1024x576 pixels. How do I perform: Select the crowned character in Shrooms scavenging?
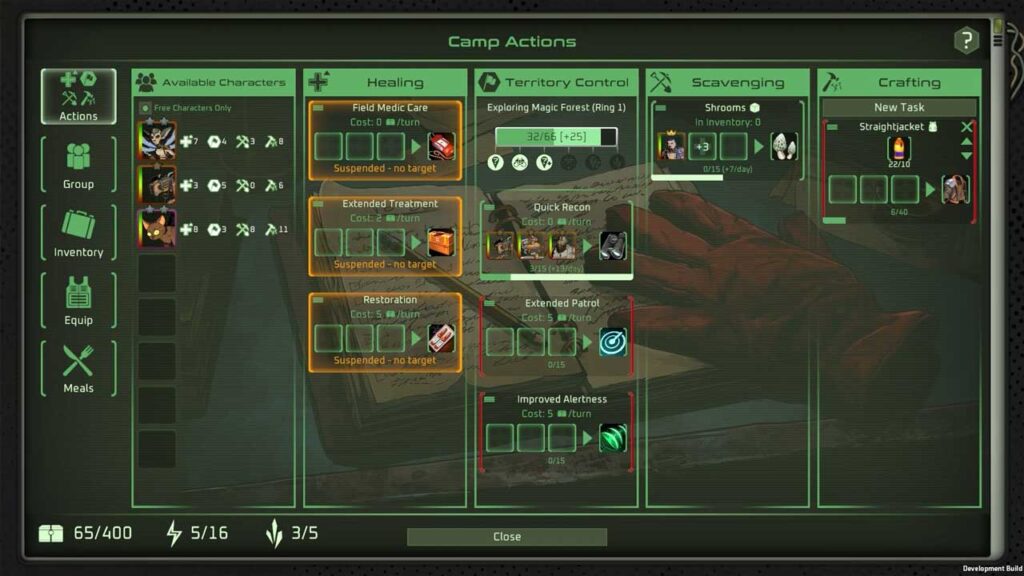pos(671,146)
